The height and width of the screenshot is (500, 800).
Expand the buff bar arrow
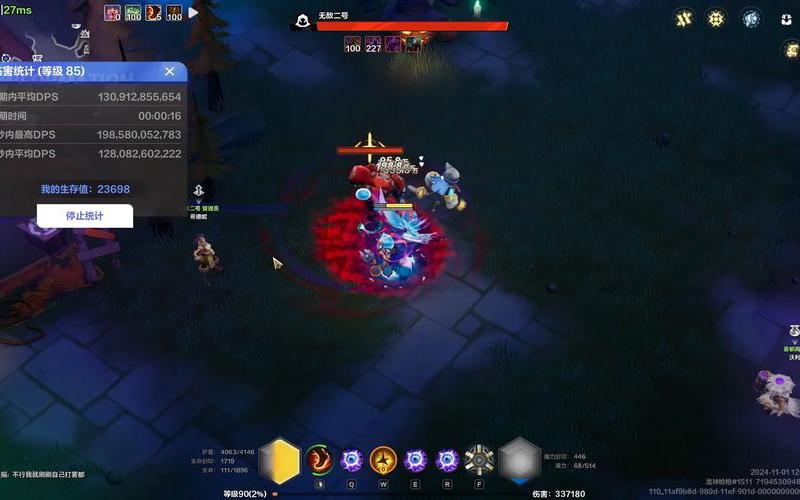pyautogui.click(x=194, y=13)
